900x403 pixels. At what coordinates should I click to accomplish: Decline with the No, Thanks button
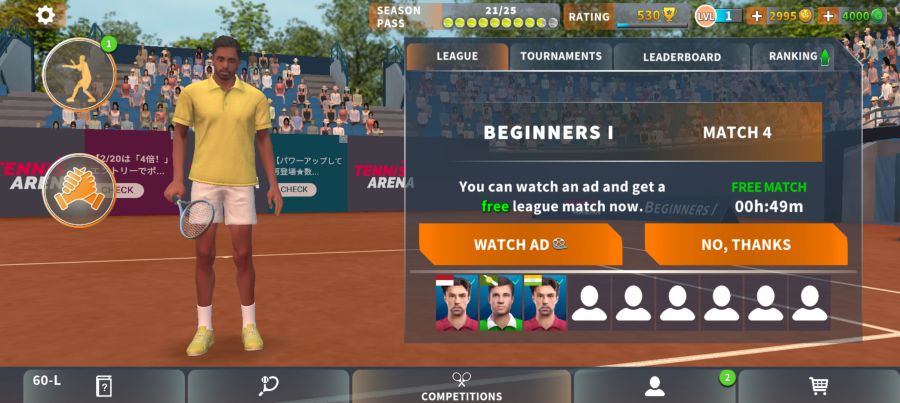(x=746, y=244)
